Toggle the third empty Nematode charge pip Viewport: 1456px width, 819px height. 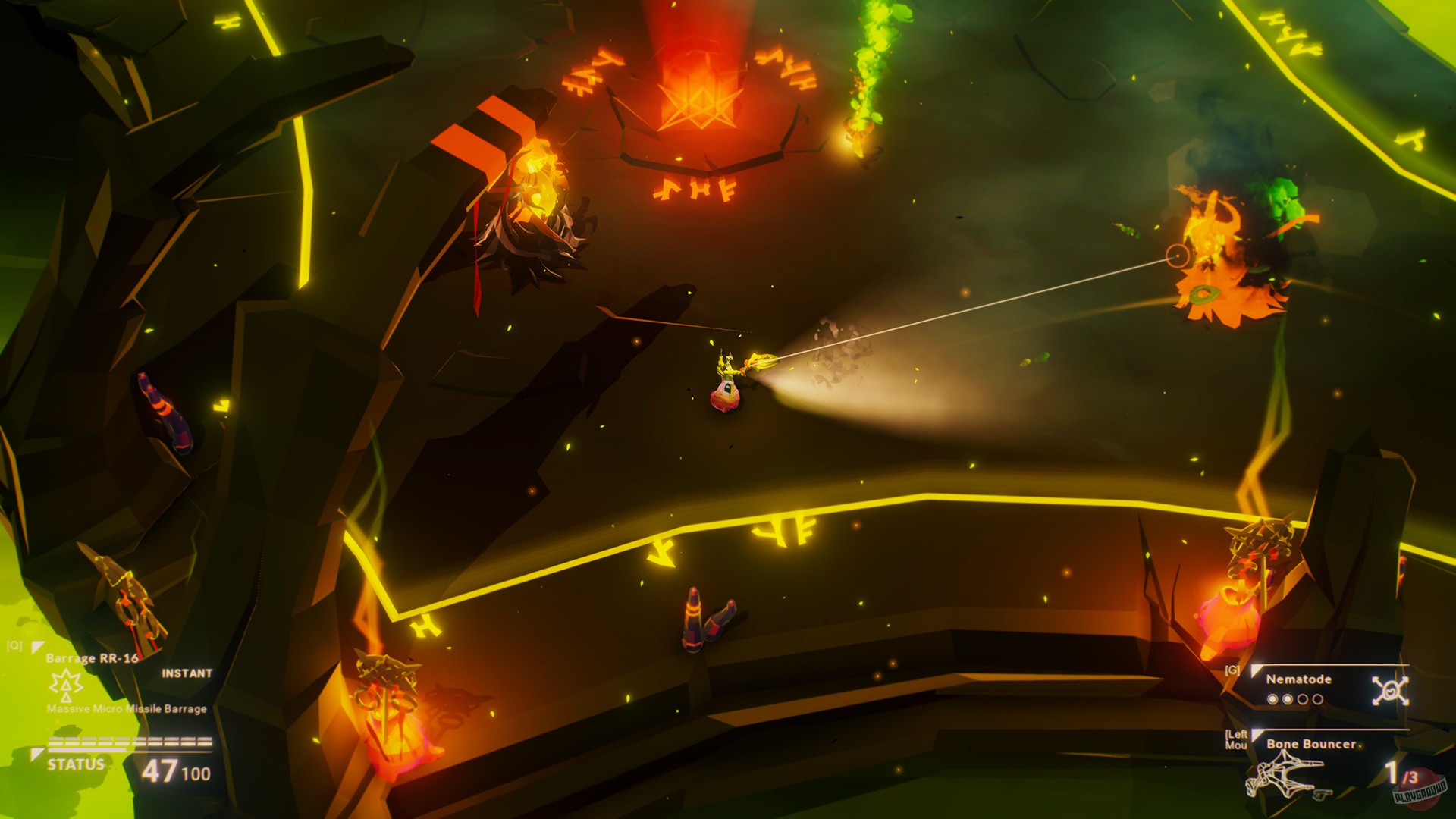(1302, 698)
